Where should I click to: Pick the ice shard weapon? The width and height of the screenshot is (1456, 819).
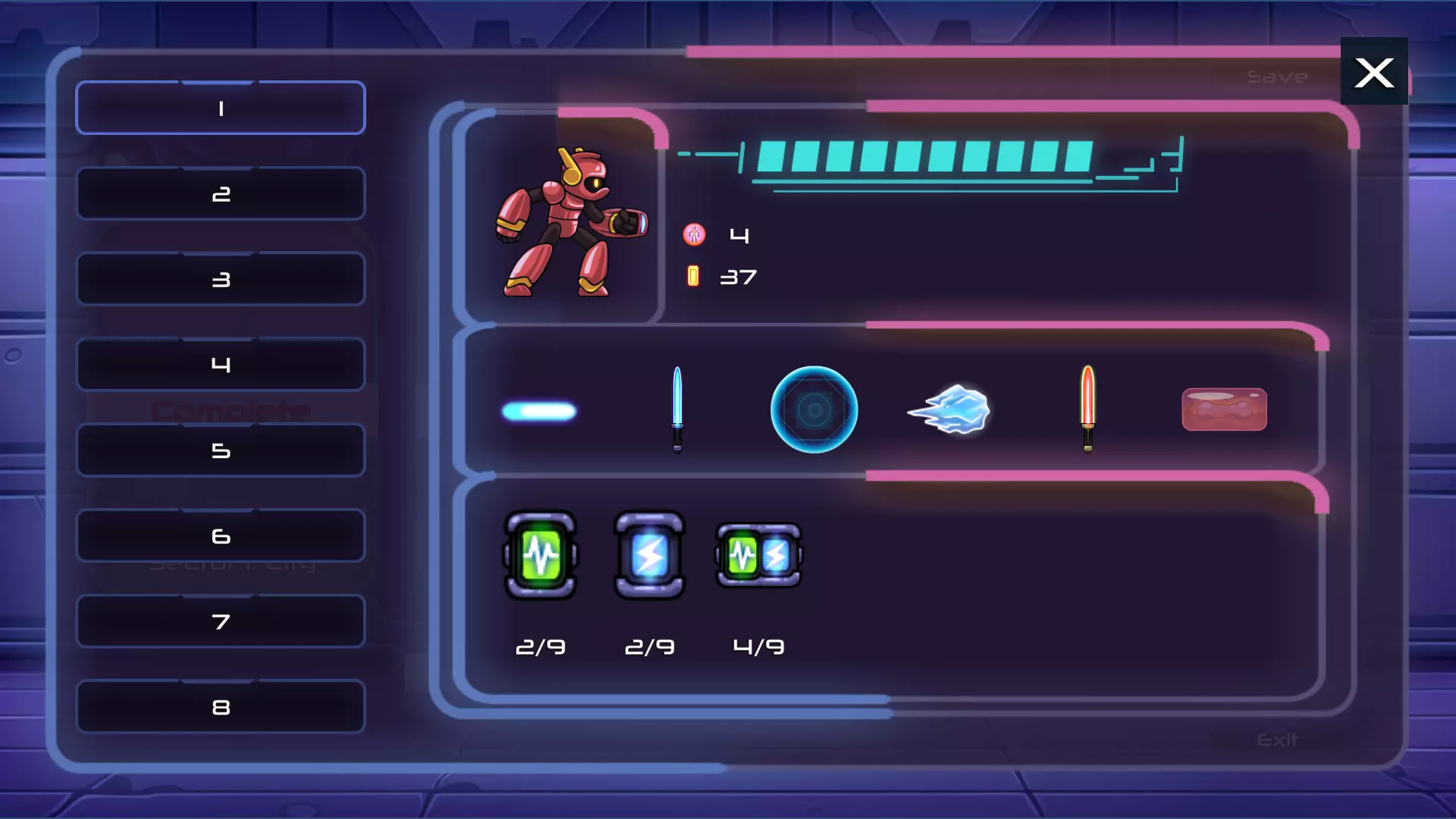(x=949, y=409)
